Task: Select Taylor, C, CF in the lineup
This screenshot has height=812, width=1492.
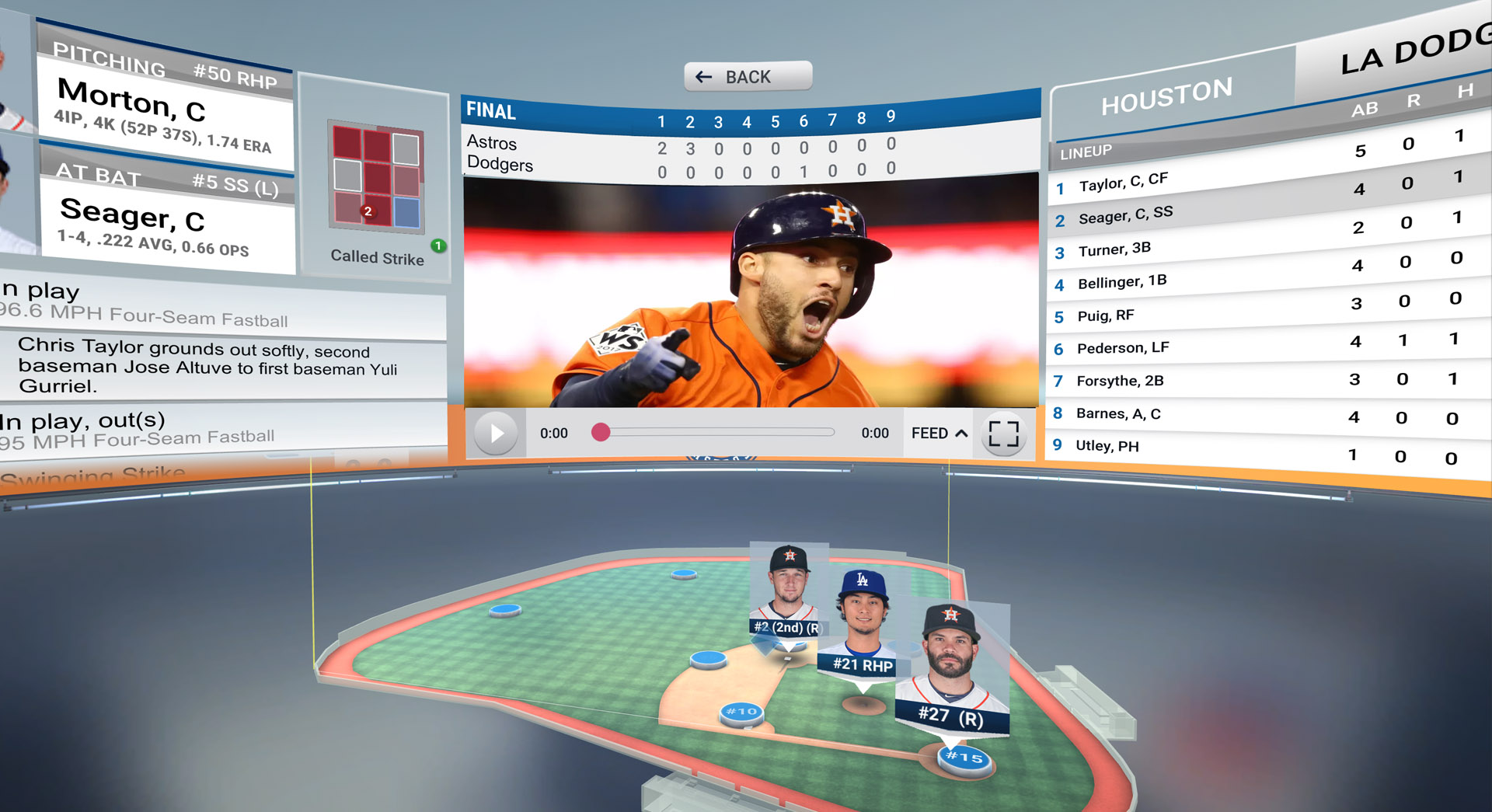Action: (1123, 183)
